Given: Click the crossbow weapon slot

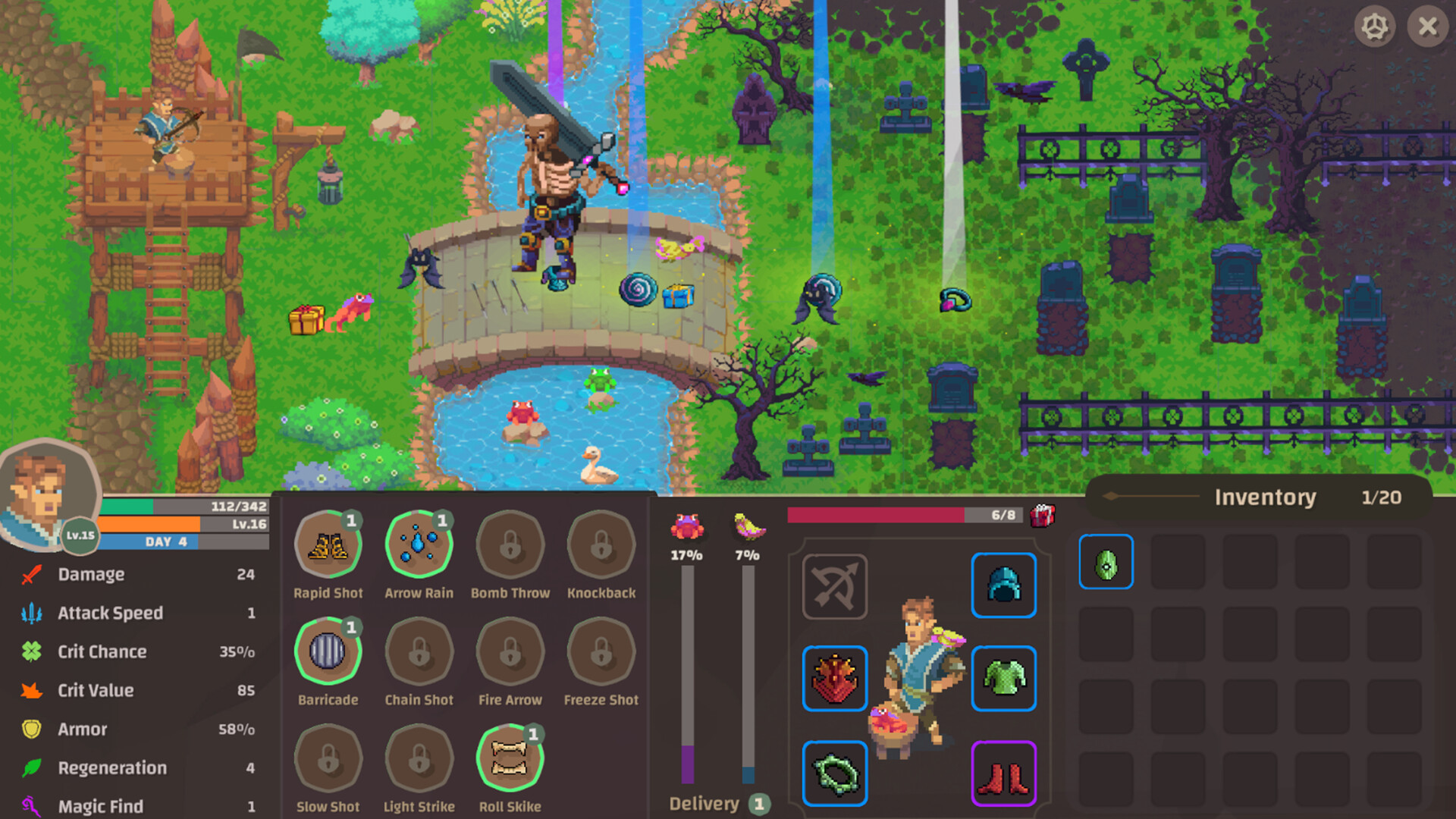Looking at the screenshot, I should click(x=834, y=585).
